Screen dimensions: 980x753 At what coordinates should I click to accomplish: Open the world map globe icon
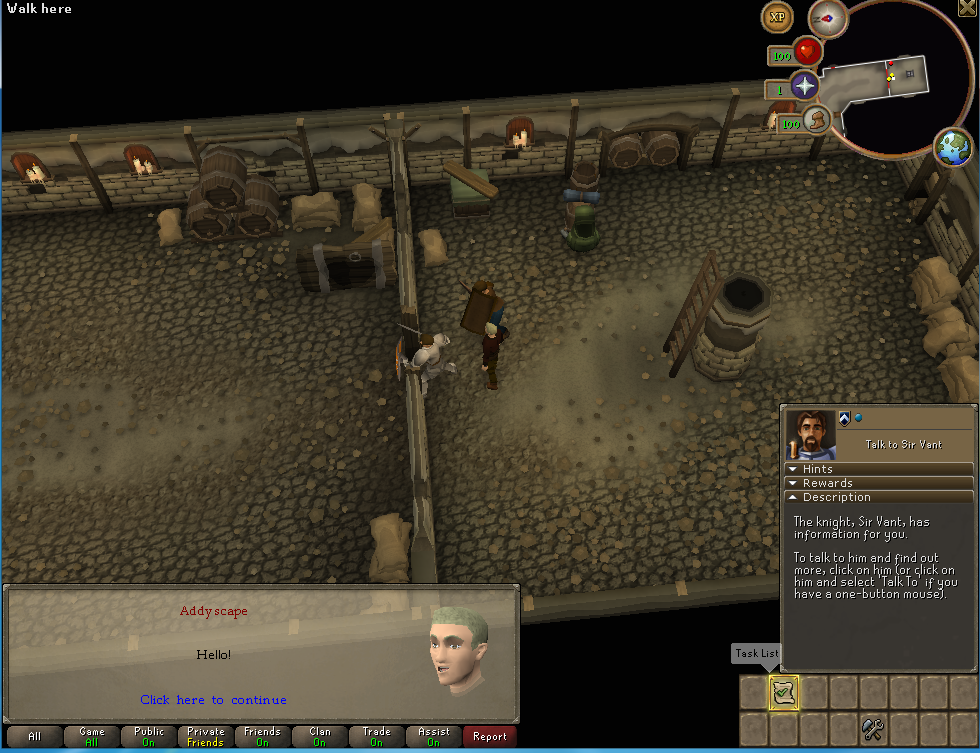(953, 148)
